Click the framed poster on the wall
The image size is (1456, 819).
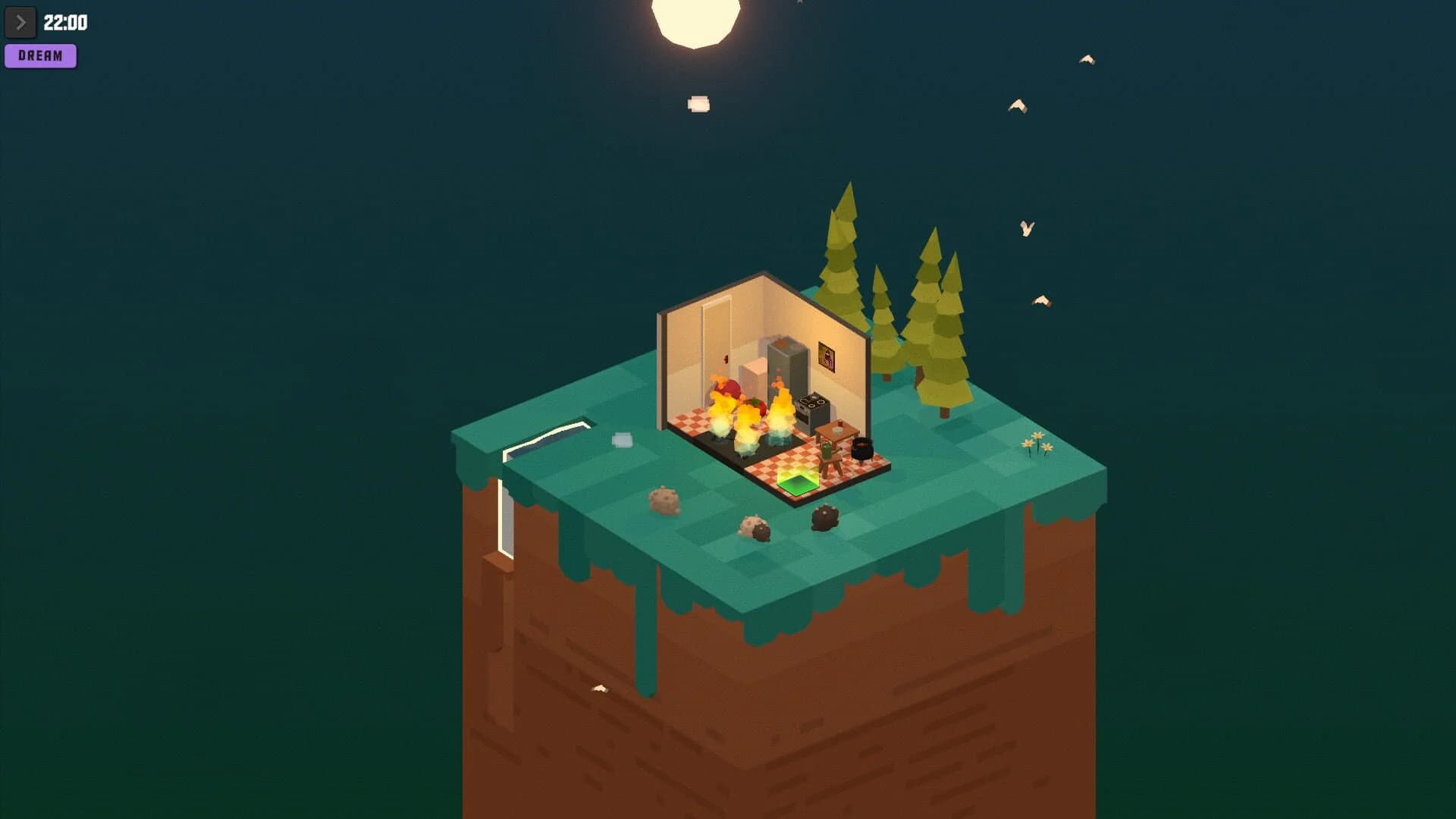827,356
